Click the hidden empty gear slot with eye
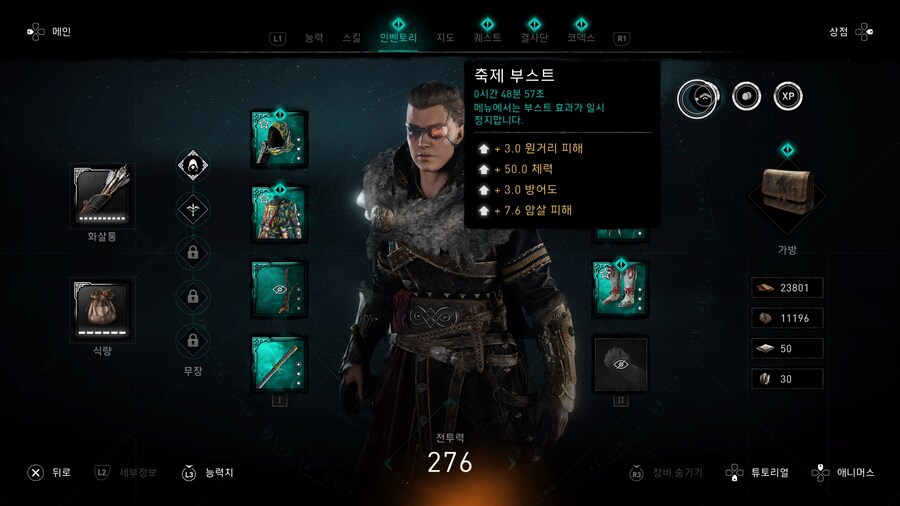The image size is (900, 506). pyautogui.click(x=620, y=364)
